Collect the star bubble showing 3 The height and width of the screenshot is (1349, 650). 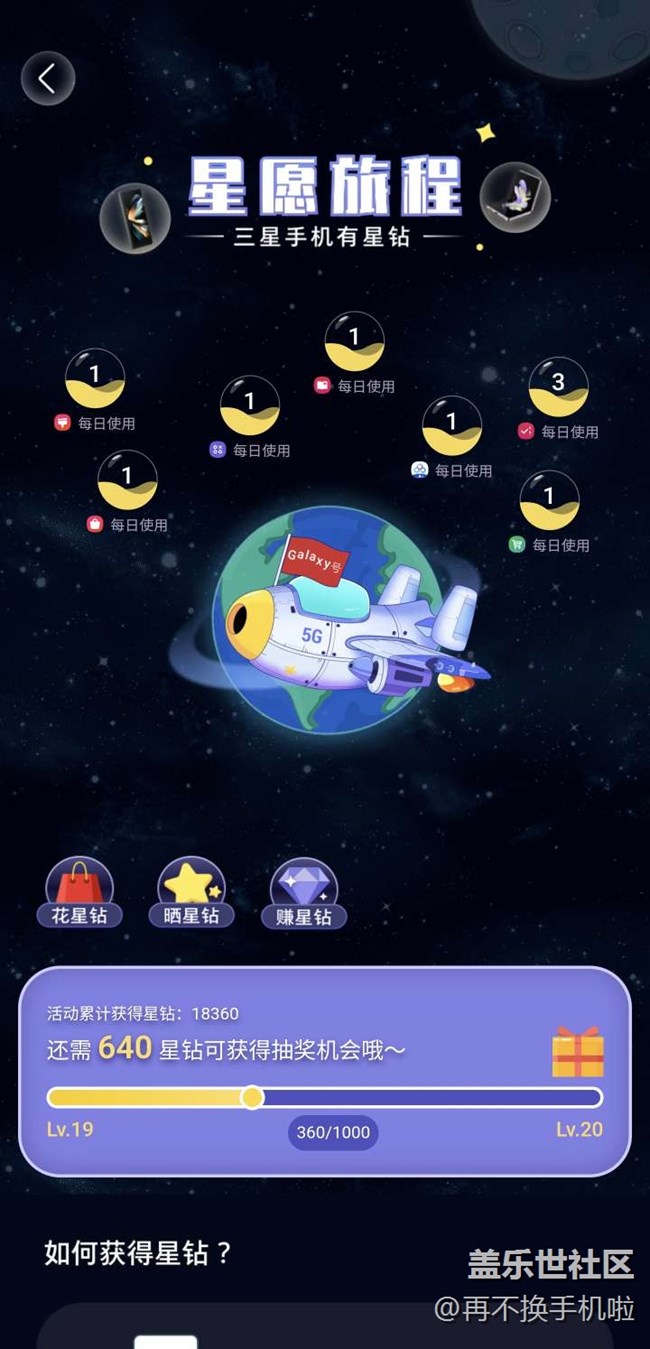(558, 387)
